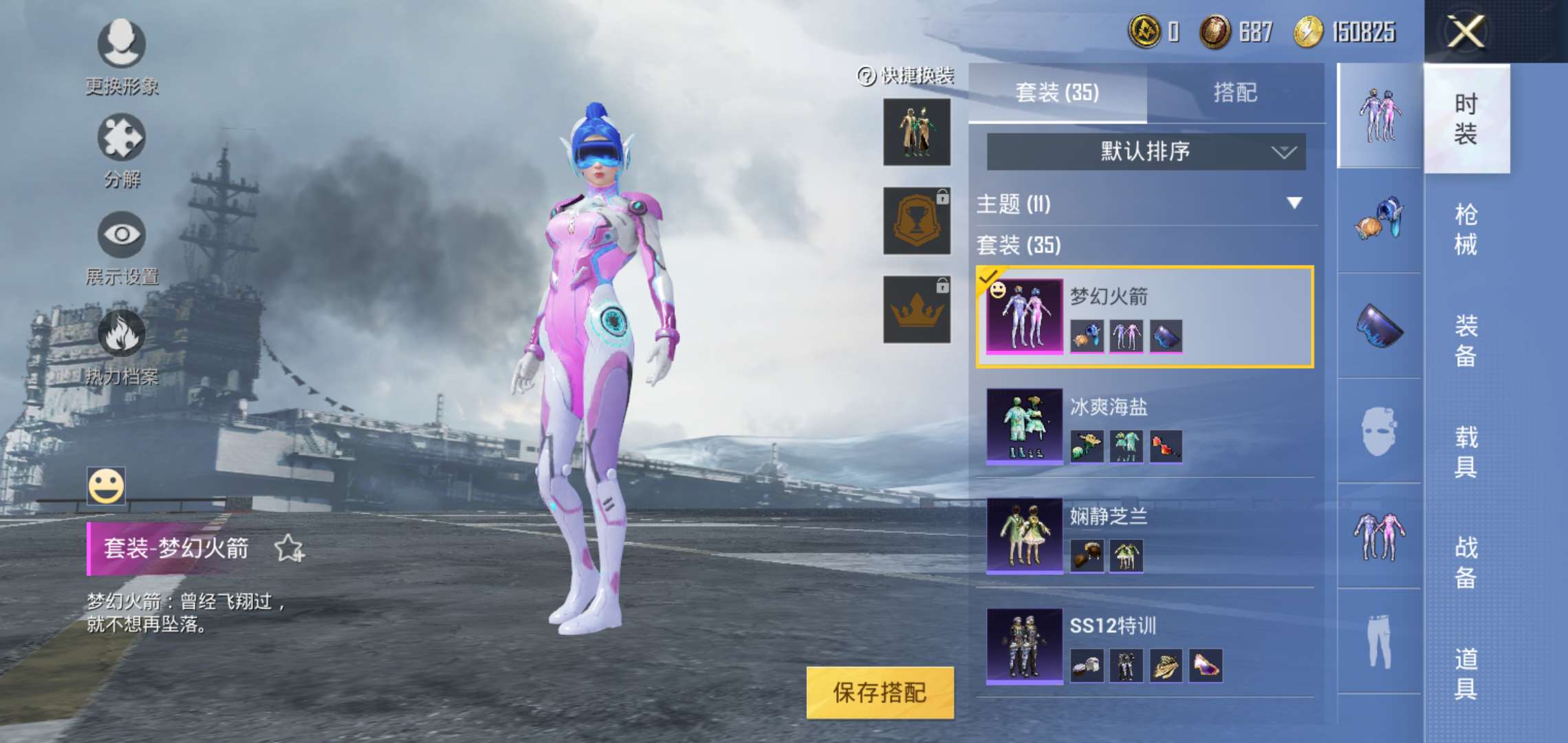Close the wardrobe with the X button
The image size is (1568, 743).
click(x=1465, y=32)
